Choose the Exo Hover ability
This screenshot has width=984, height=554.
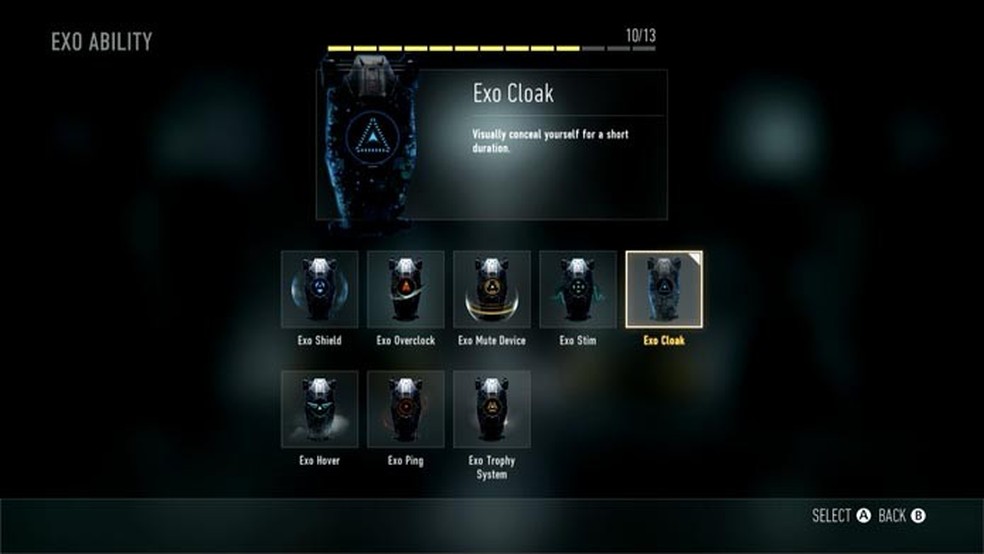[320, 409]
